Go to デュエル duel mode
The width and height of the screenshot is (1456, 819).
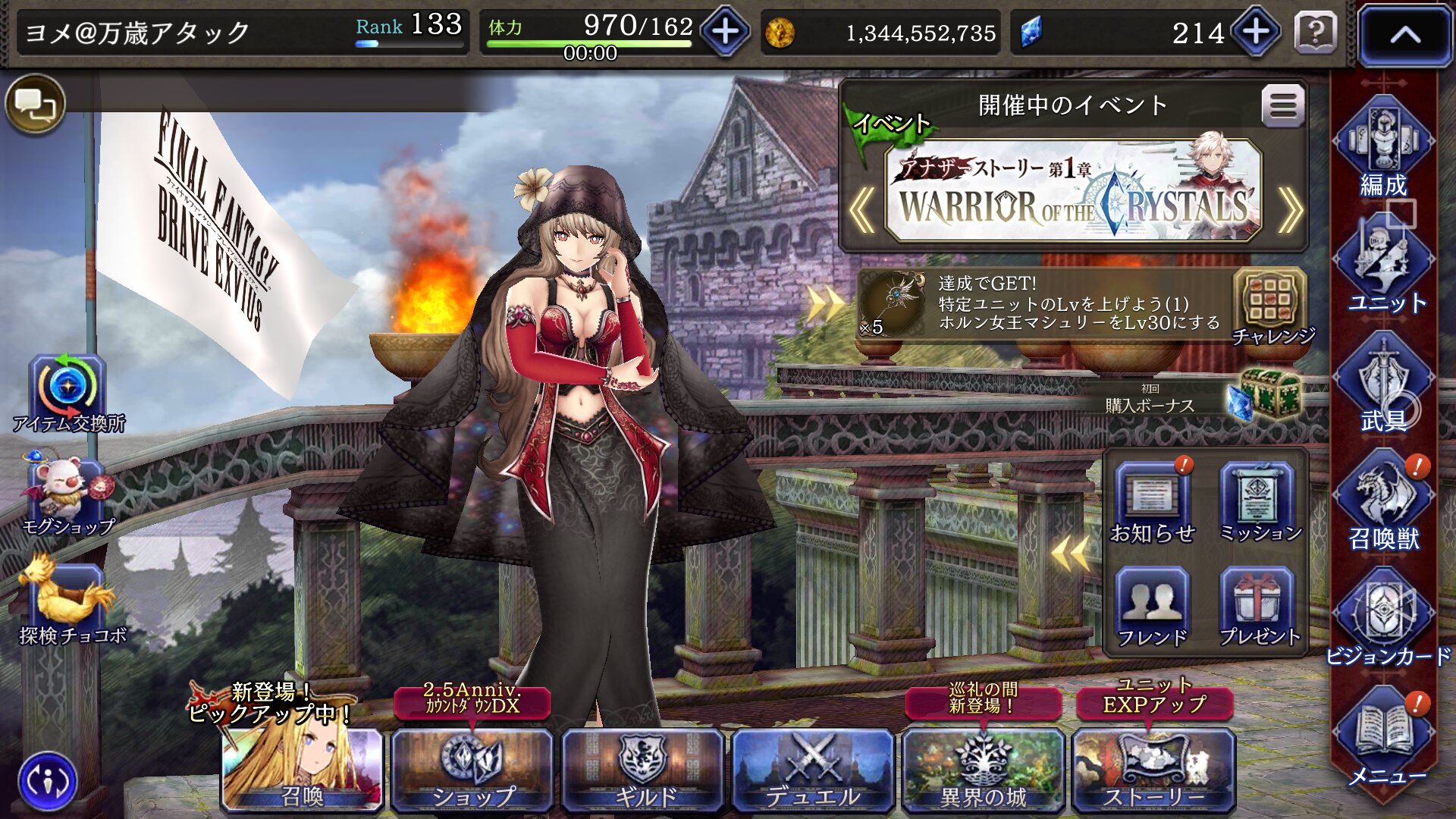[x=813, y=770]
